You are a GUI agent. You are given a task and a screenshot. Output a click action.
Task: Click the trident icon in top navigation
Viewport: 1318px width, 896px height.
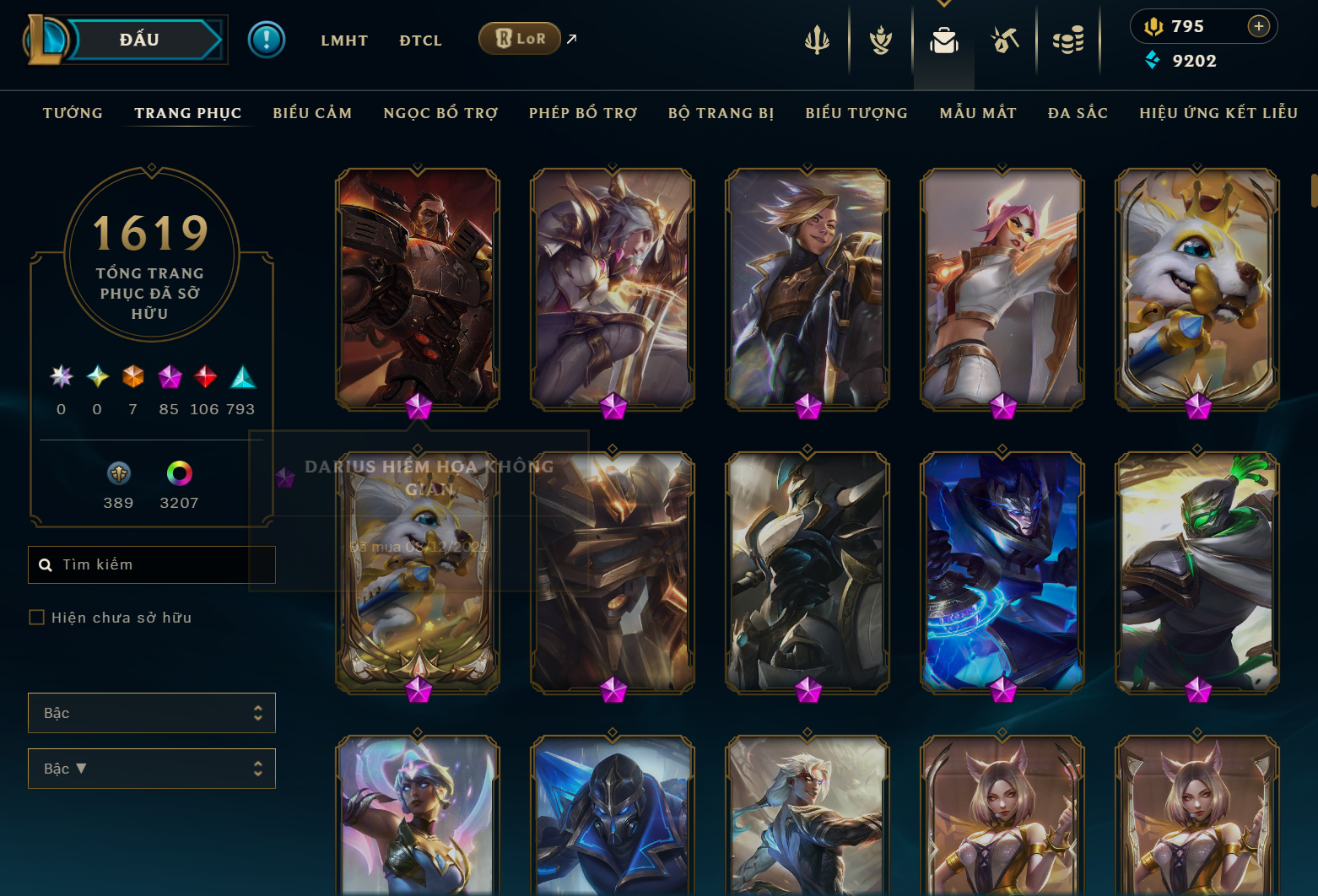tap(816, 40)
